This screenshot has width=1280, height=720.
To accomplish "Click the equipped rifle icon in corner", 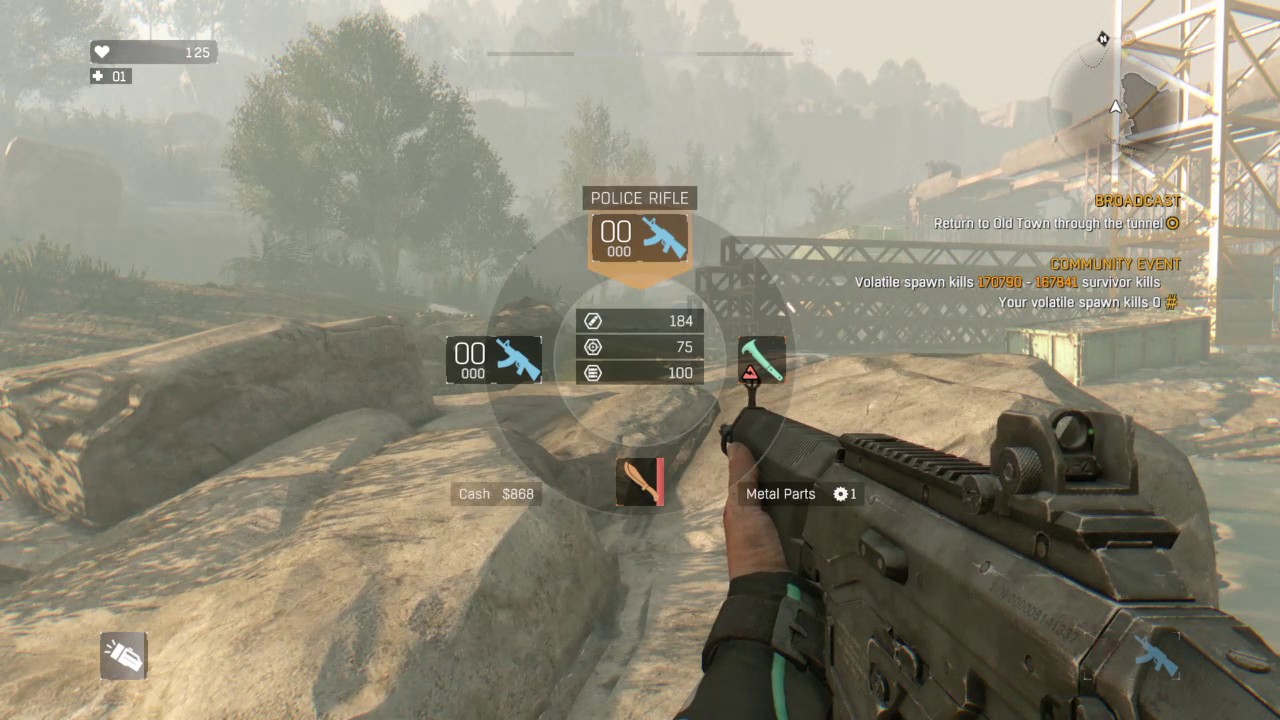I will pyautogui.click(x=1155, y=656).
